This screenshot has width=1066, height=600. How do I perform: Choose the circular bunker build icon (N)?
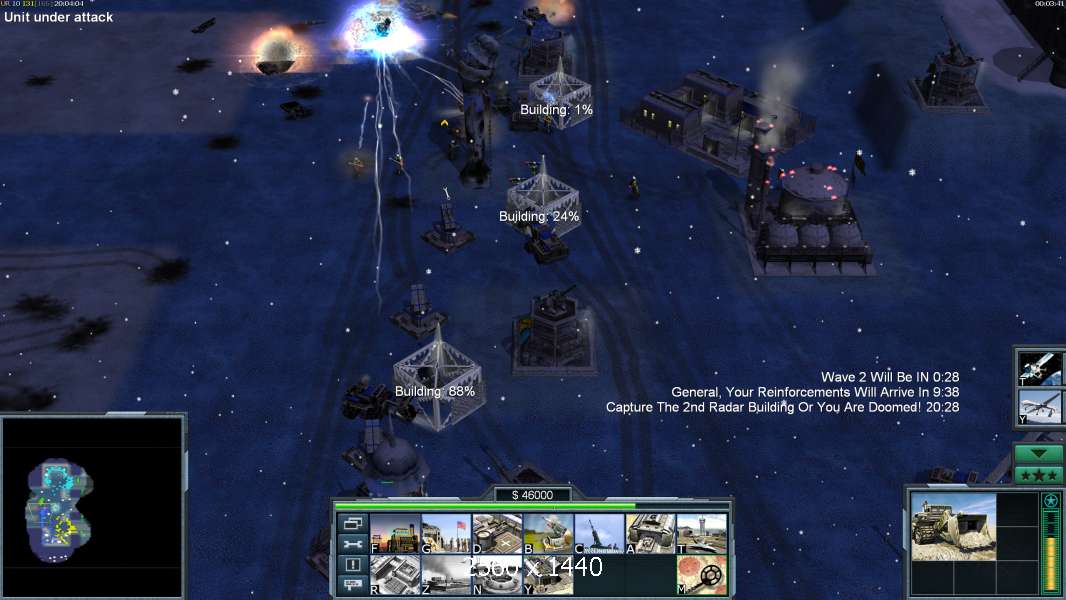pos(497,575)
